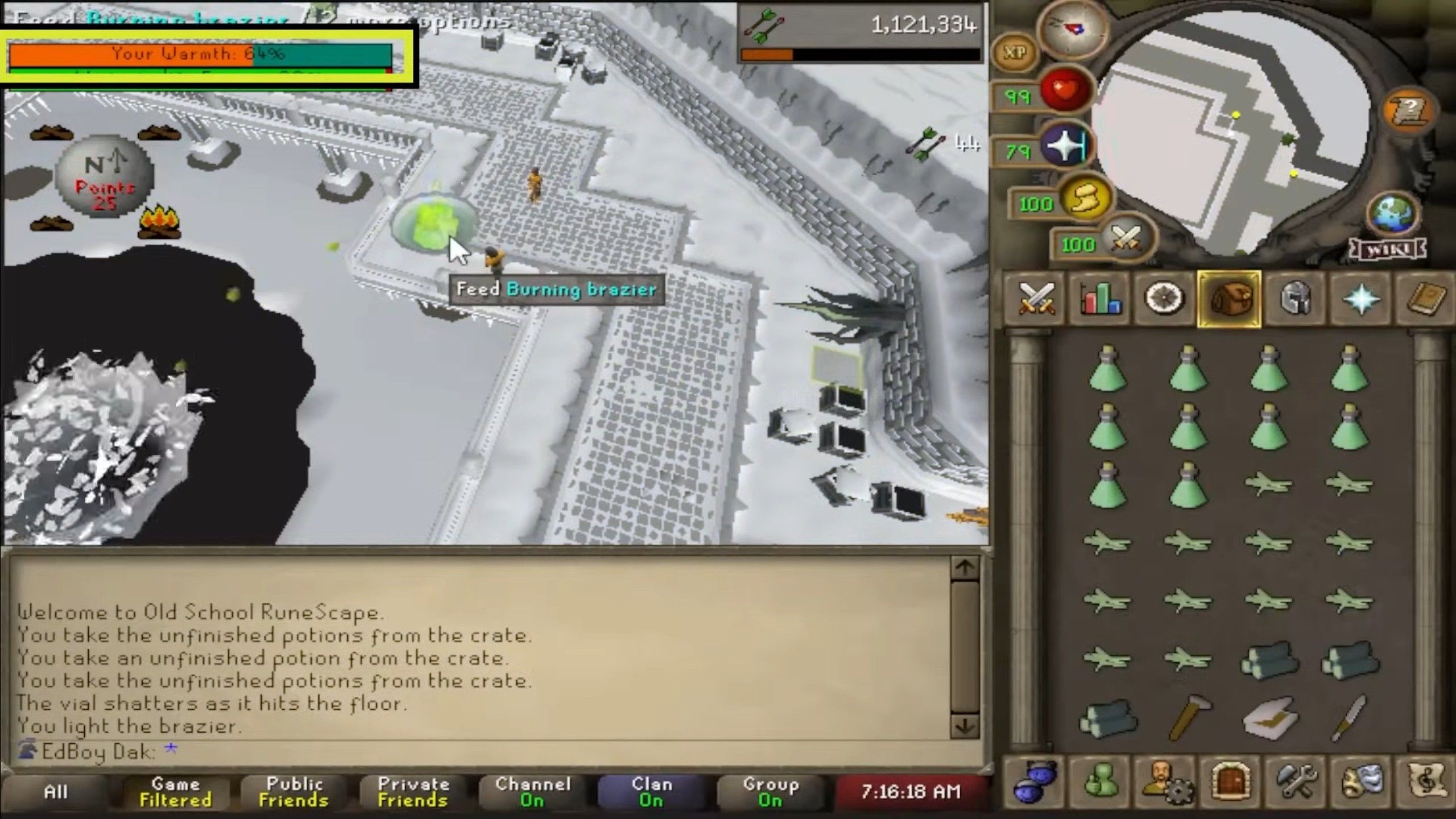Open the Combat Options tab
The image size is (1456, 819).
(1036, 300)
